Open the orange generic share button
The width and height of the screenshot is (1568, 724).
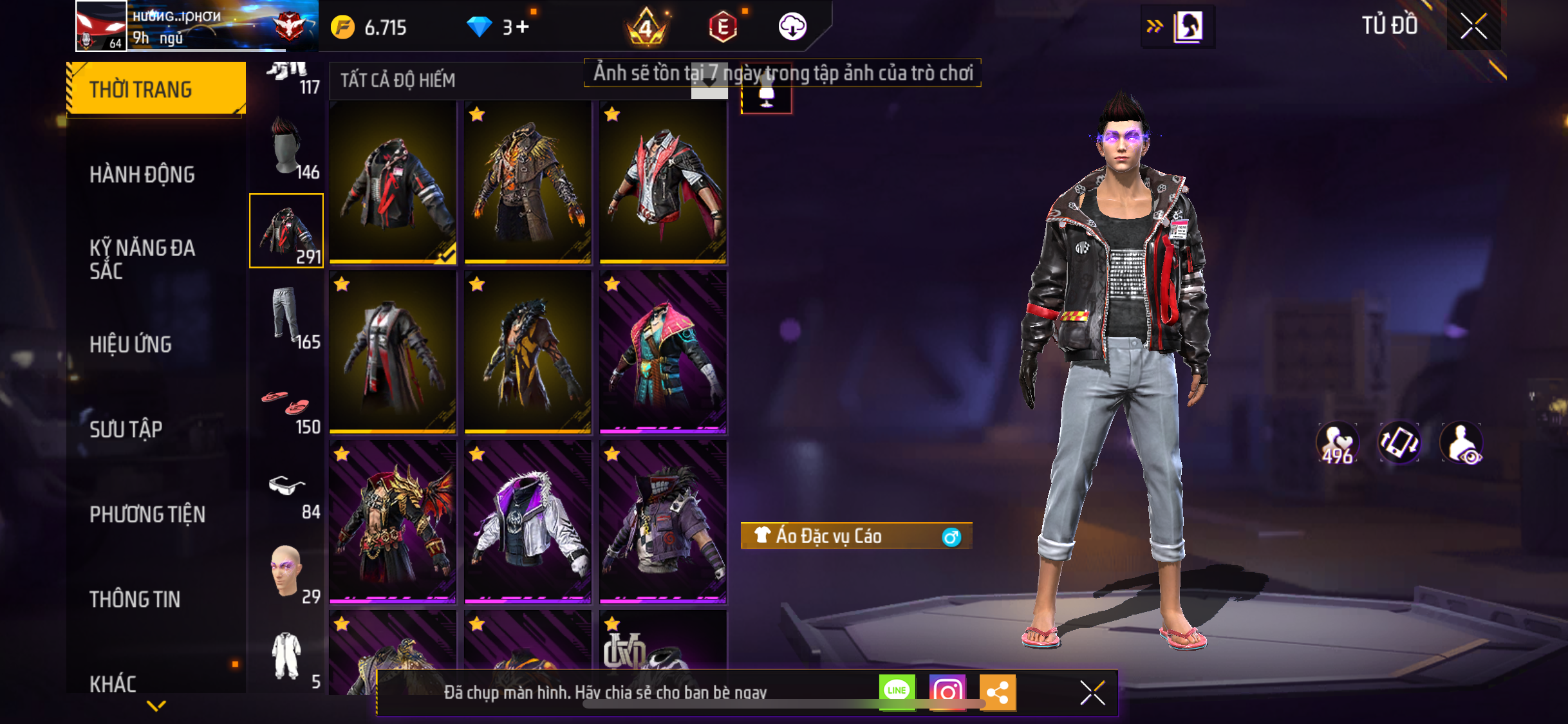(997, 692)
